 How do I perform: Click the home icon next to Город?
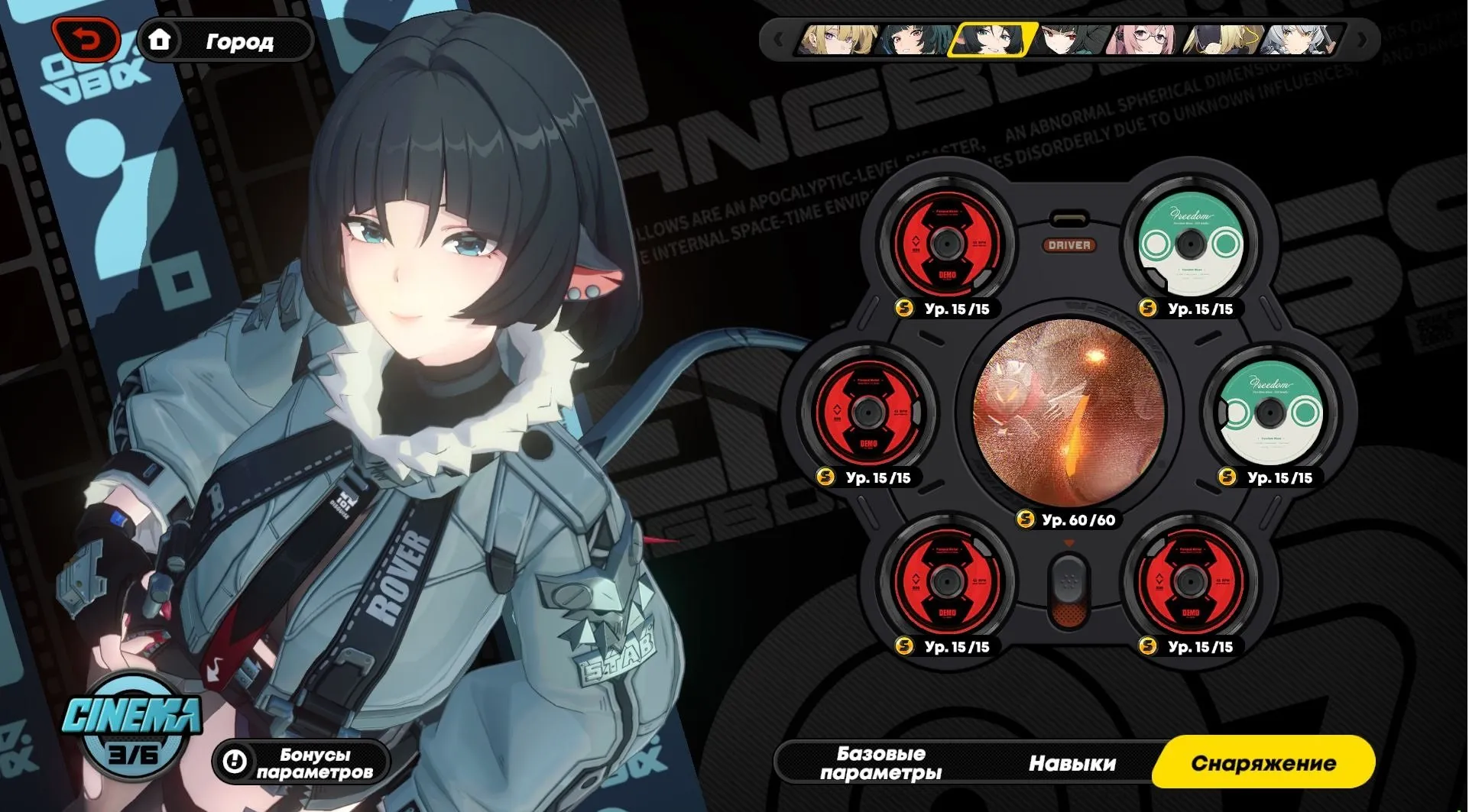[162, 41]
